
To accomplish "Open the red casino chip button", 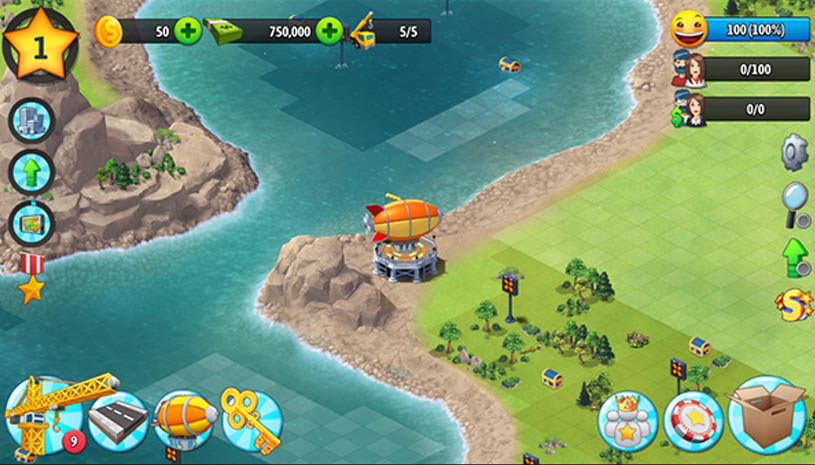I will [693, 421].
